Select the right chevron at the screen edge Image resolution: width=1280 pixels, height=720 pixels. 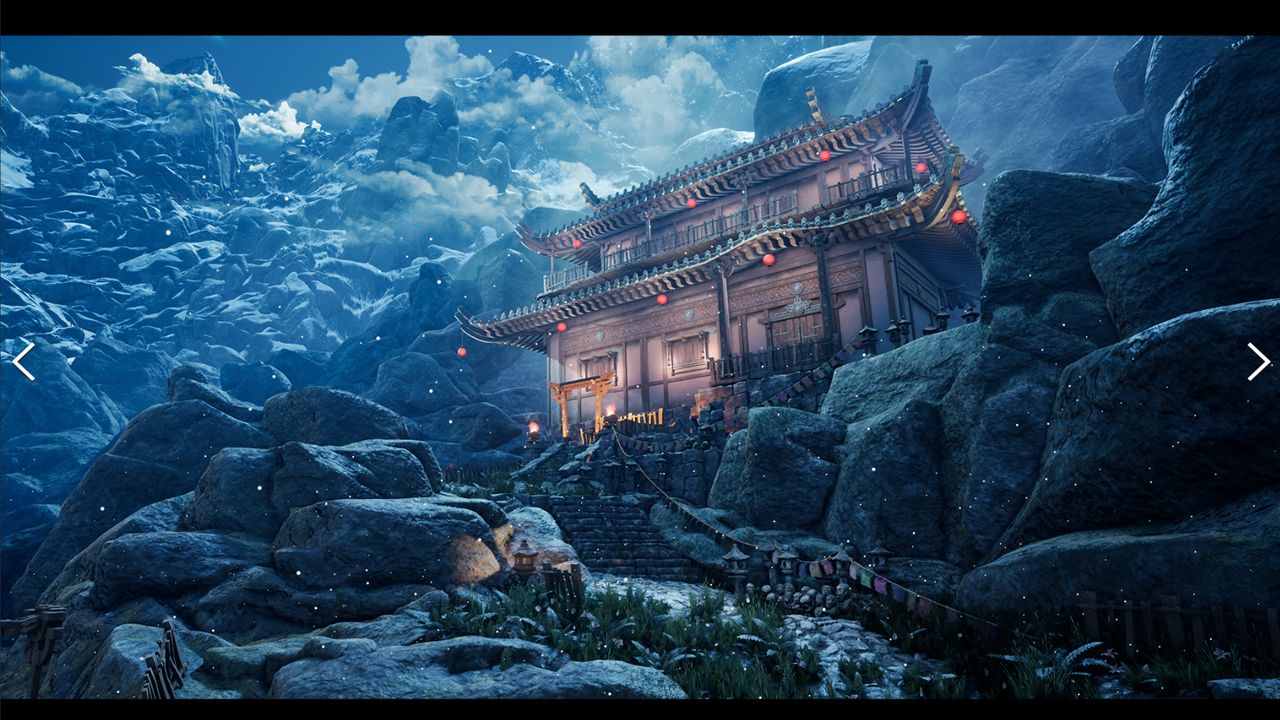click(1256, 361)
